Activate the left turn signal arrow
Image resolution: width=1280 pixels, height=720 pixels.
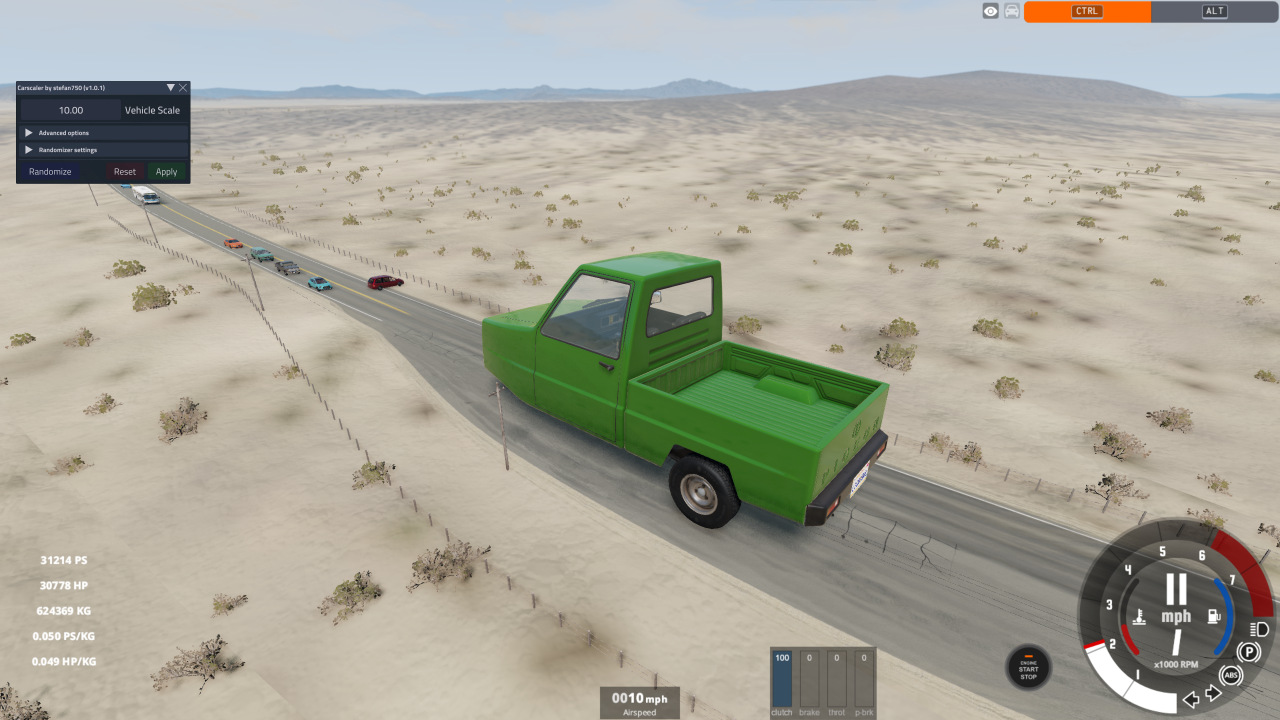(x=1191, y=697)
